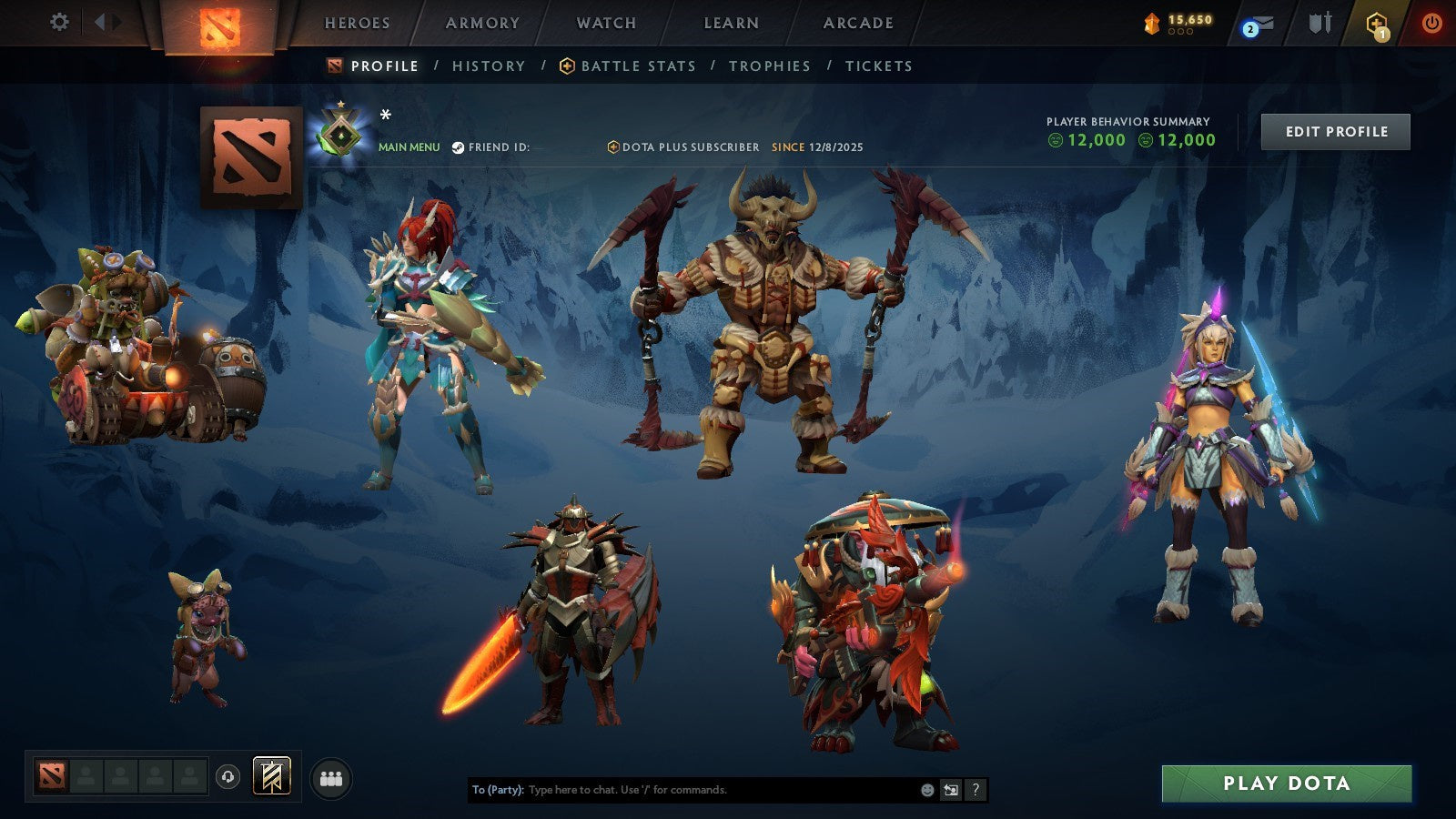Image resolution: width=1456 pixels, height=819 pixels.
Task: Click the back navigation arrow near the logo
Action: tap(100, 22)
